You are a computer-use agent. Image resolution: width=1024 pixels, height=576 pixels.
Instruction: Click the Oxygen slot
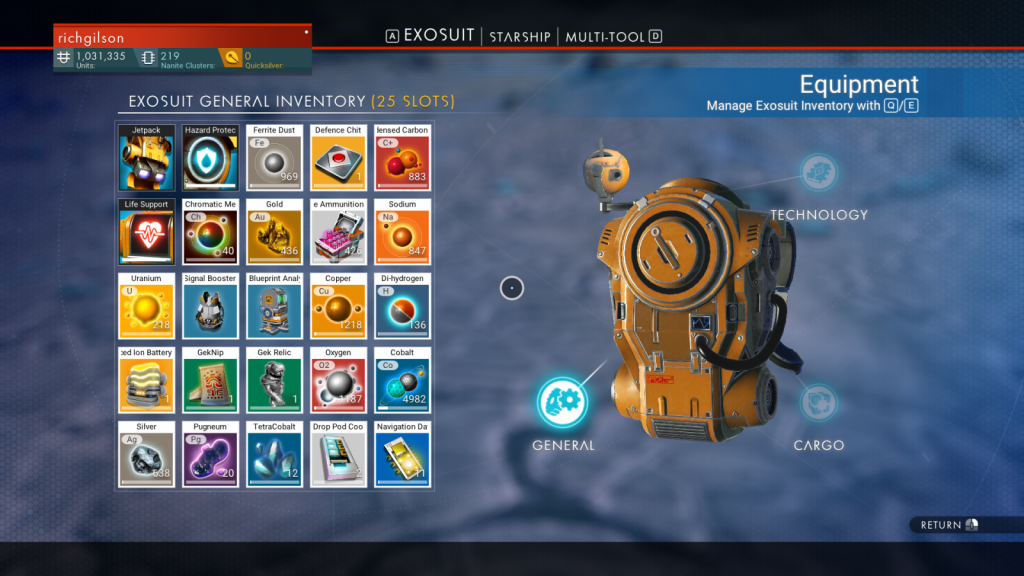point(339,380)
